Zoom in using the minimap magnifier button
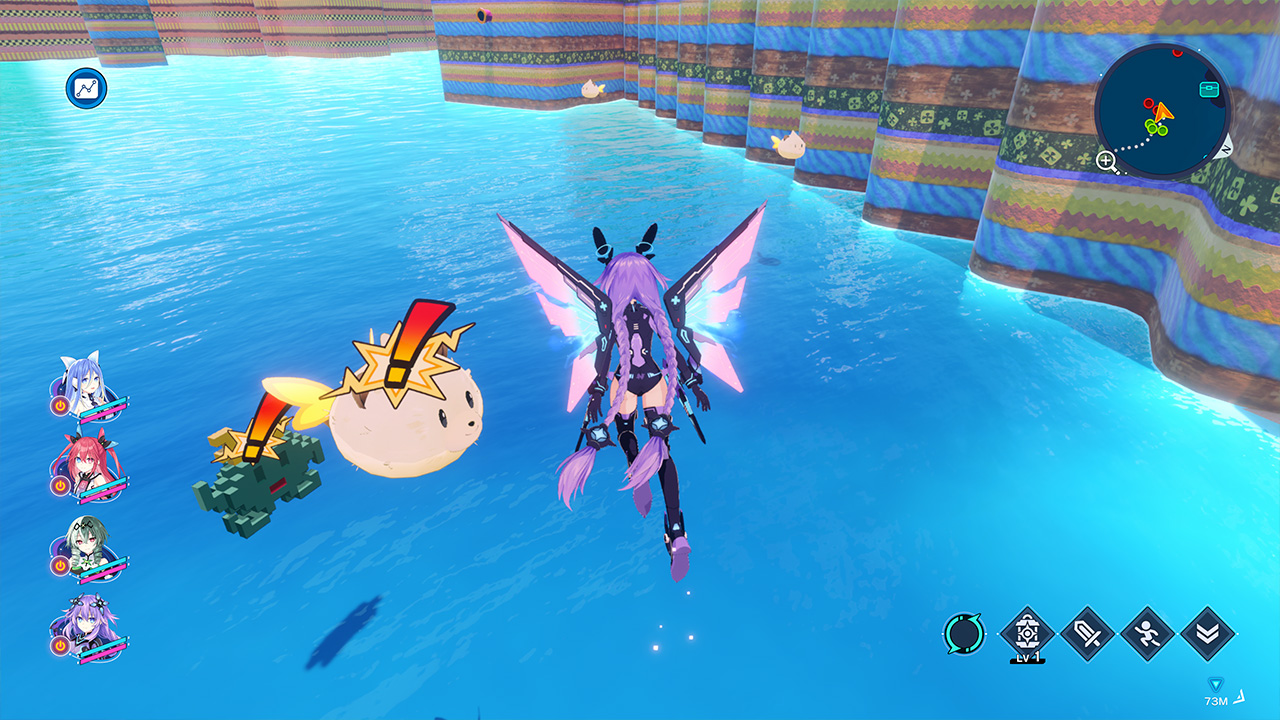The image size is (1280, 720). pyautogui.click(x=1106, y=160)
